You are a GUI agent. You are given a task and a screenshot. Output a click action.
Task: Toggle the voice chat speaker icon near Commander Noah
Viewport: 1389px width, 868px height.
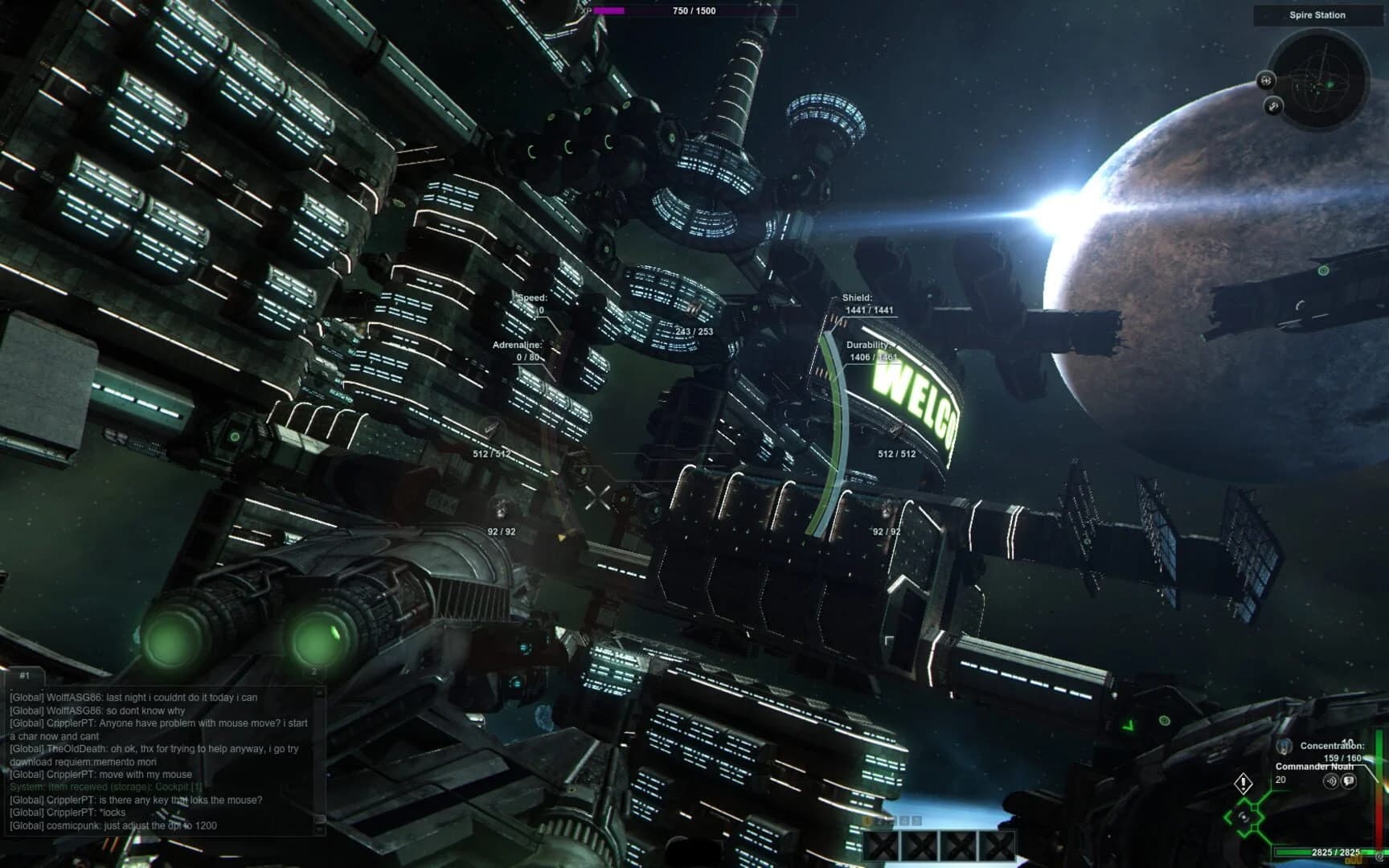[x=1331, y=781]
